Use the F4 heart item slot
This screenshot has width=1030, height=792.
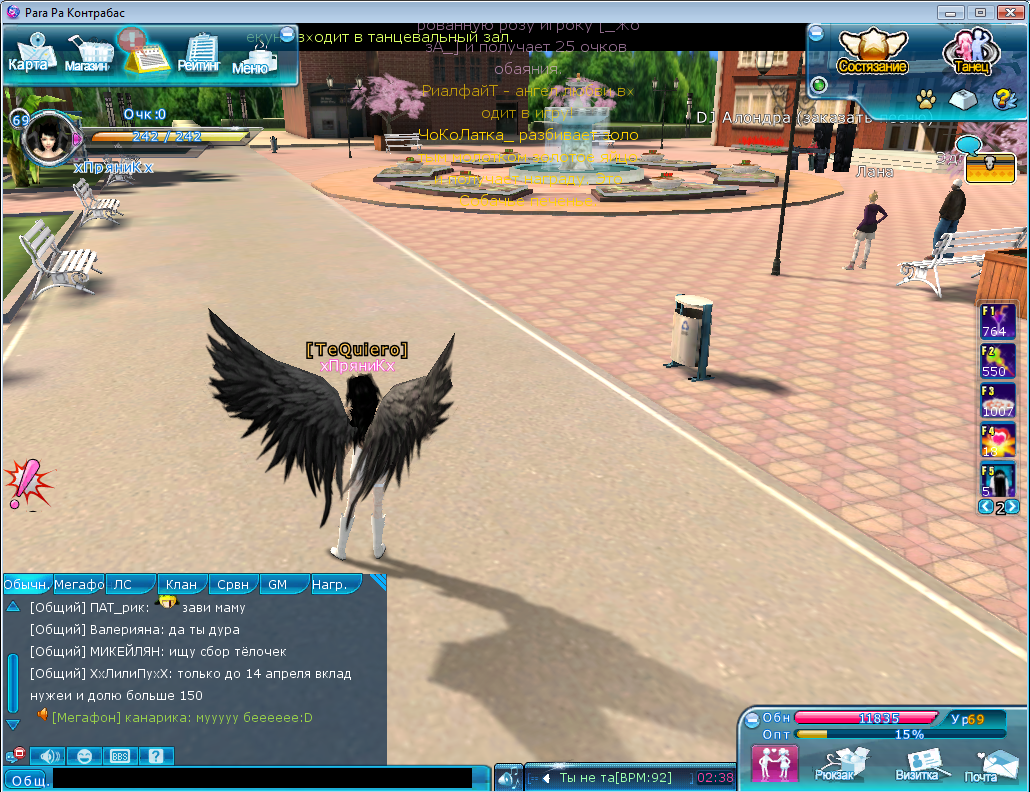pyautogui.click(x=997, y=441)
